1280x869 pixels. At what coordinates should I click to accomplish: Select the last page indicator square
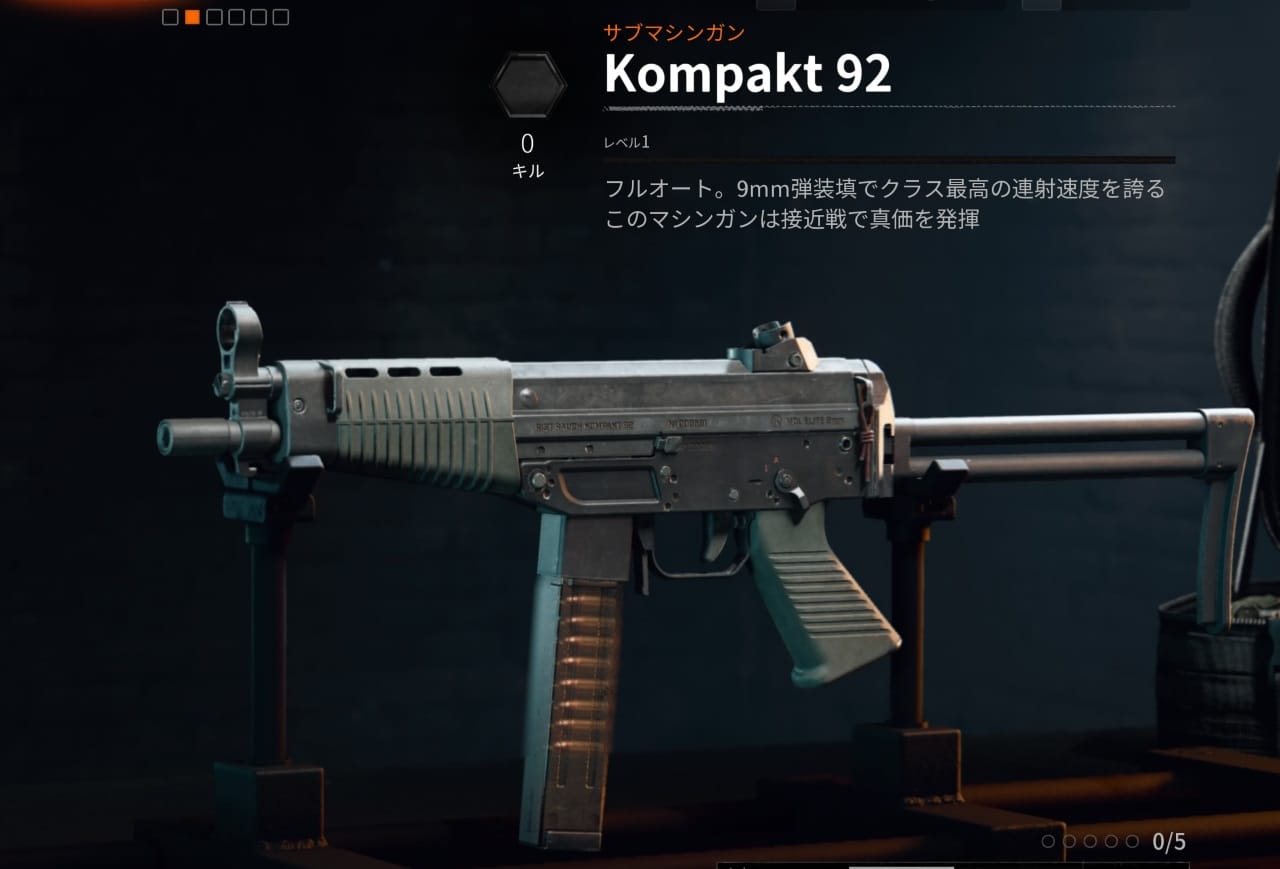coord(280,17)
